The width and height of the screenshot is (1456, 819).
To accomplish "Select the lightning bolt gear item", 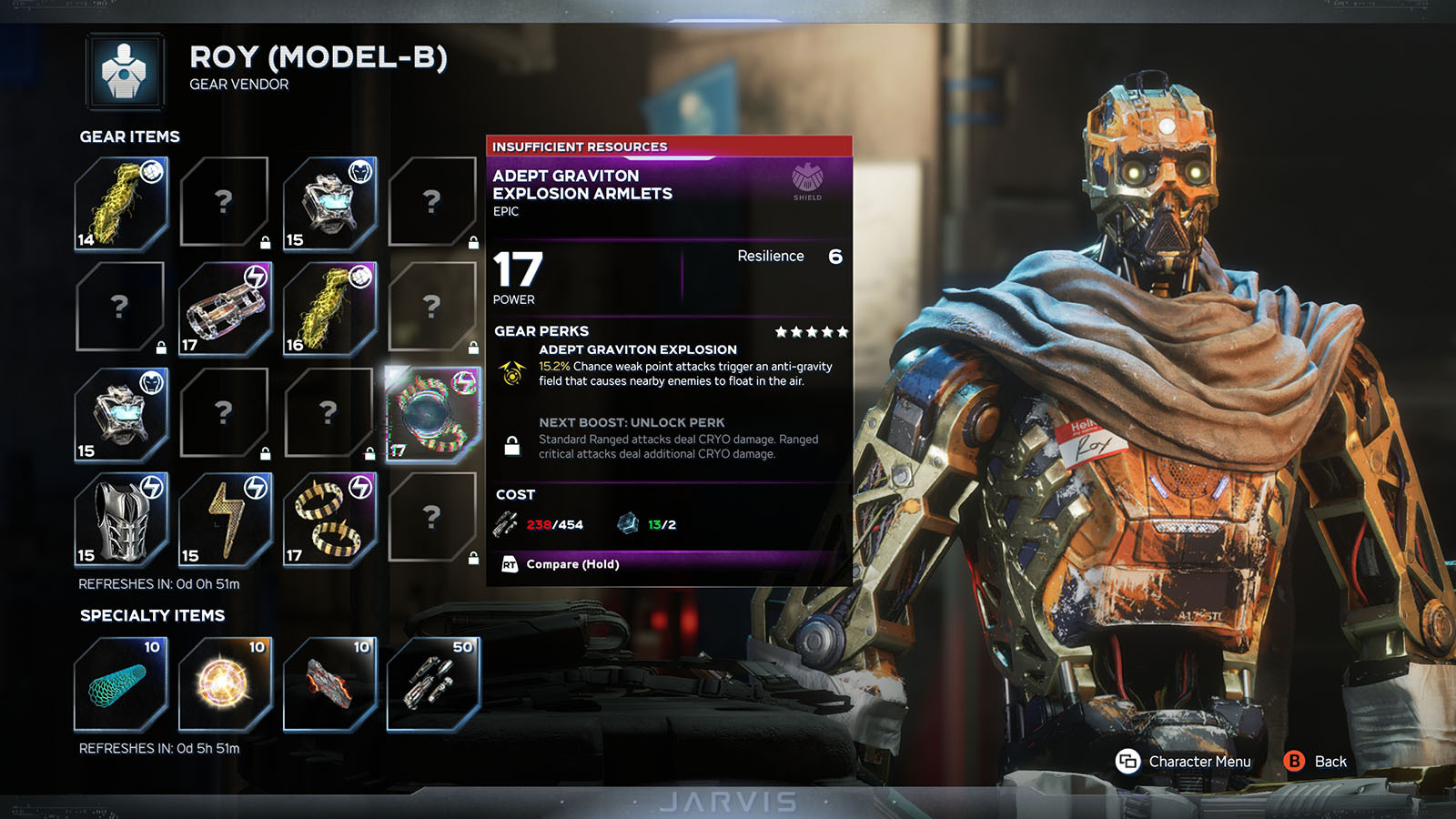I will (x=225, y=519).
